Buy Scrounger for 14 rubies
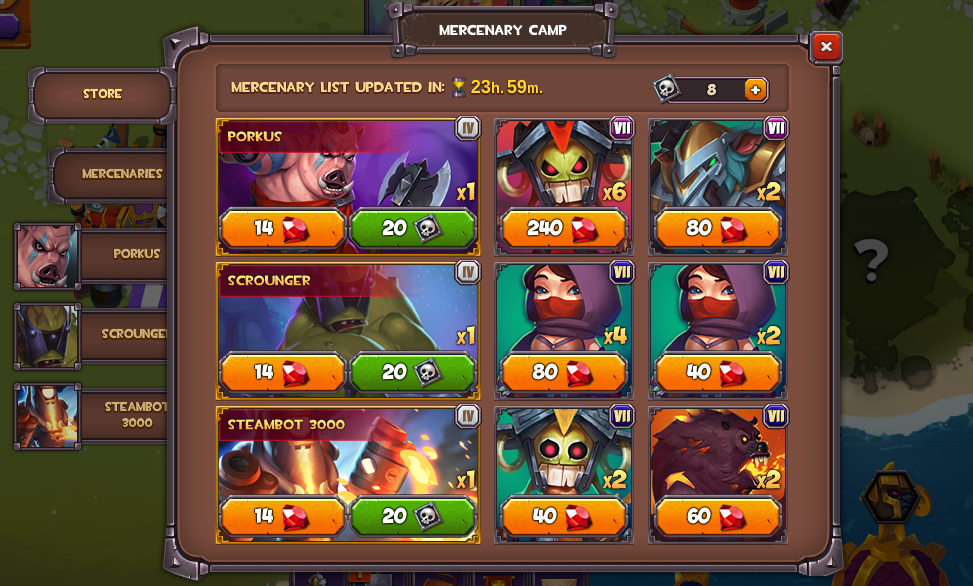The height and width of the screenshot is (586, 973). 282,373
